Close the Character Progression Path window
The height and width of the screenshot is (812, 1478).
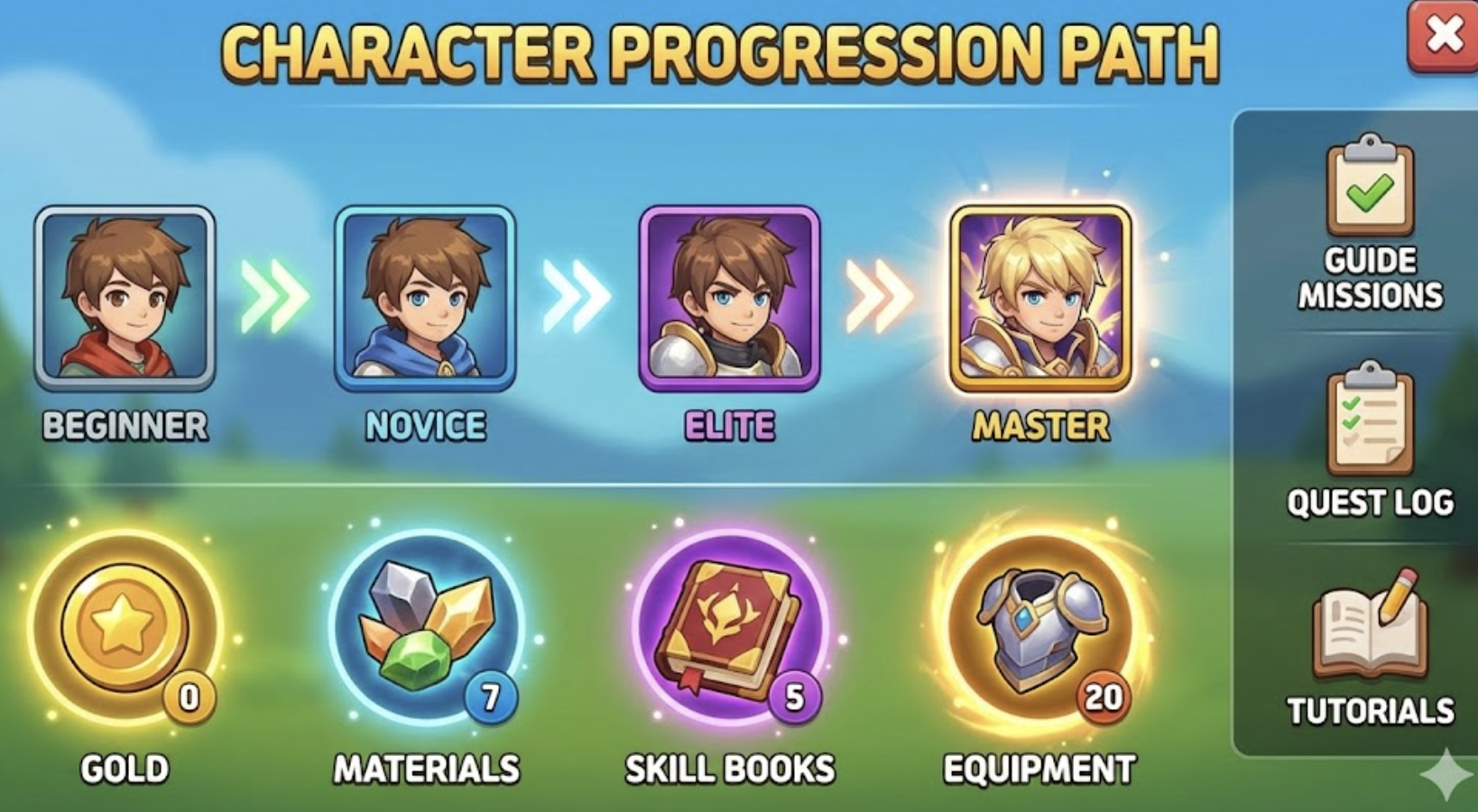click(x=1444, y=36)
